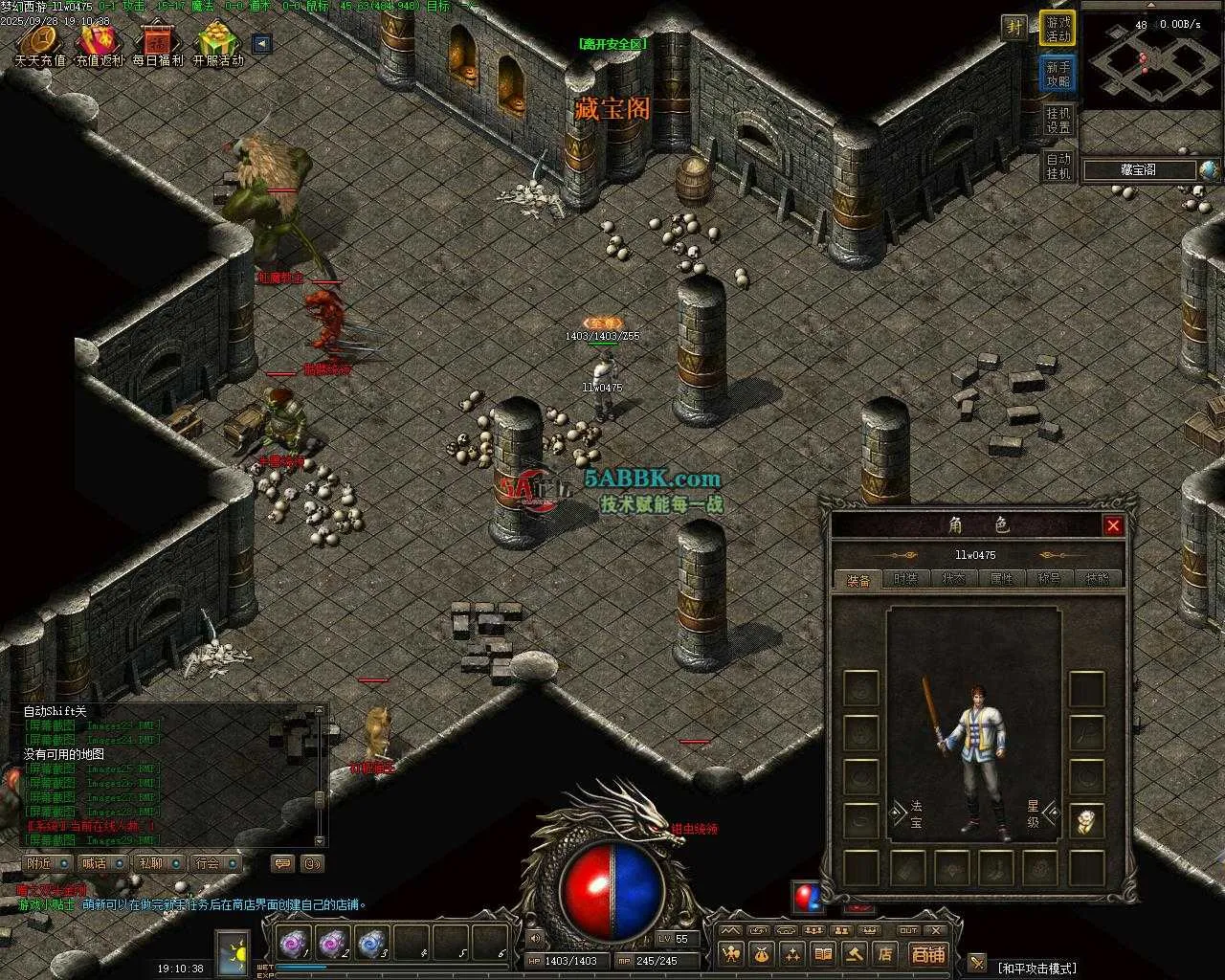Click the 游戏活动 button
This screenshot has width=1225, height=980.
(x=1058, y=29)
